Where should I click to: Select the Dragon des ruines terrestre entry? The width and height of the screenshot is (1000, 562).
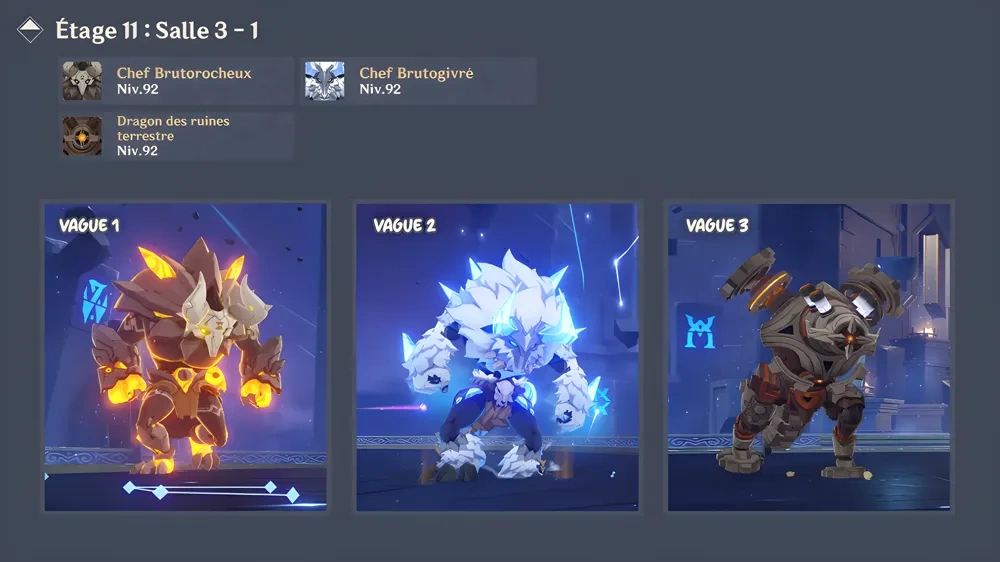(176, 136)
